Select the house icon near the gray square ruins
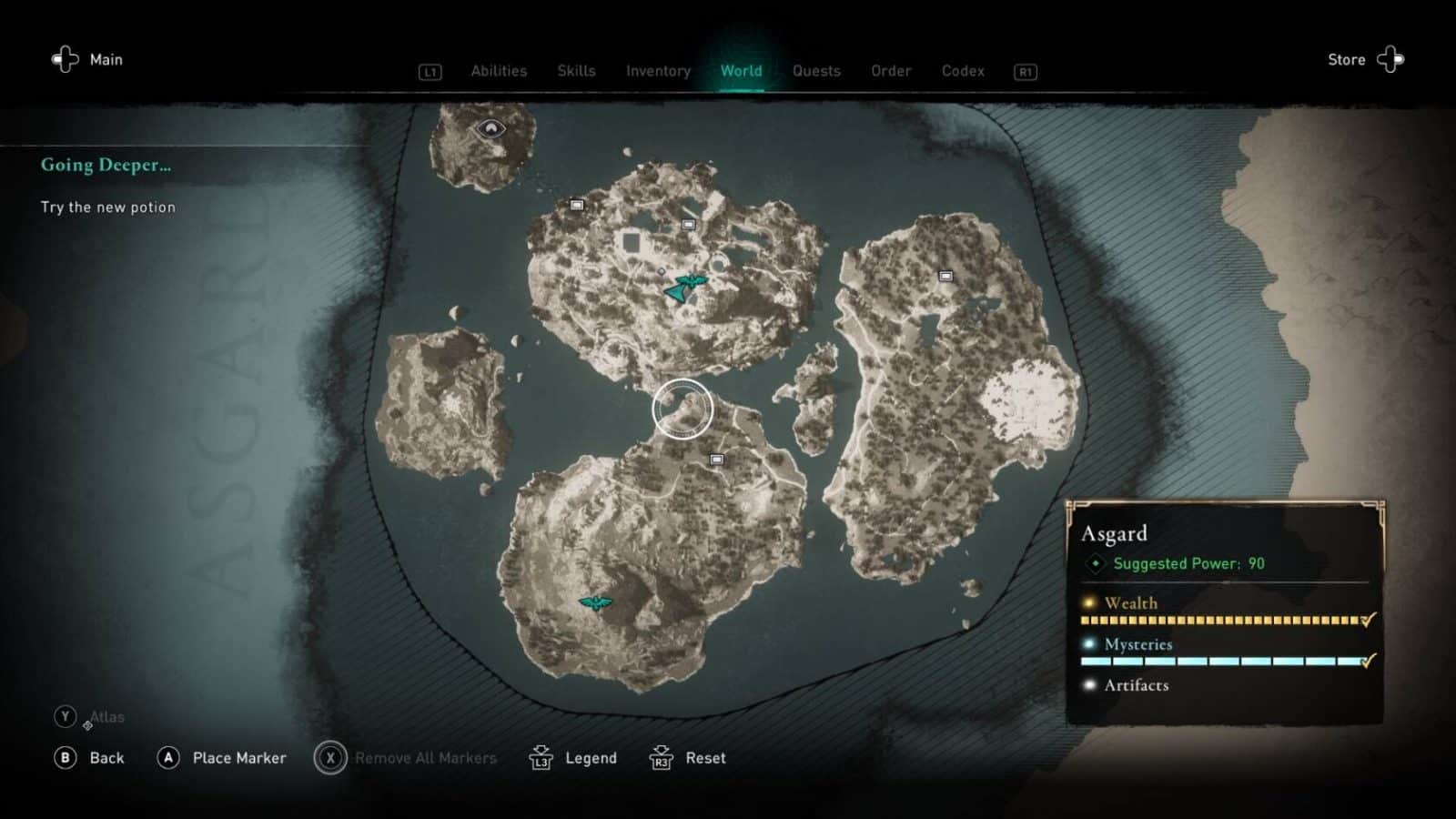The image size is (1456, 819). (x=689, y=224)
